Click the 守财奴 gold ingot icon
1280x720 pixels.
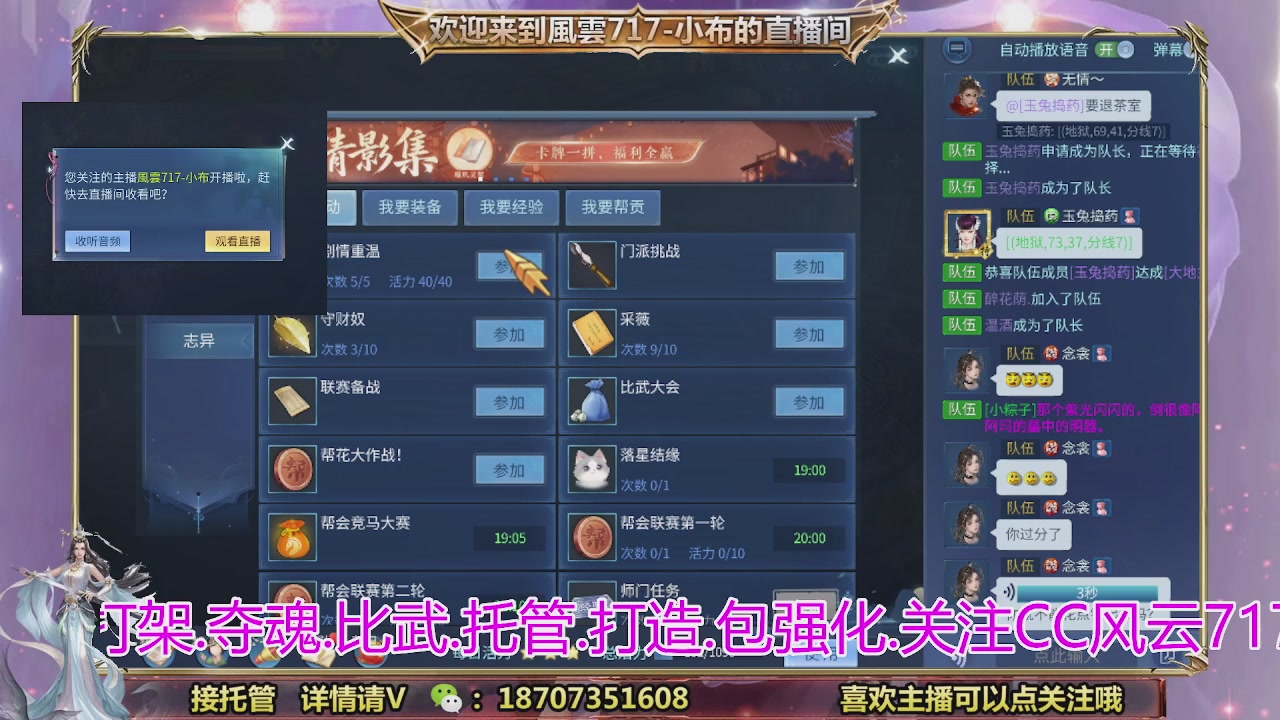(291, 333)
